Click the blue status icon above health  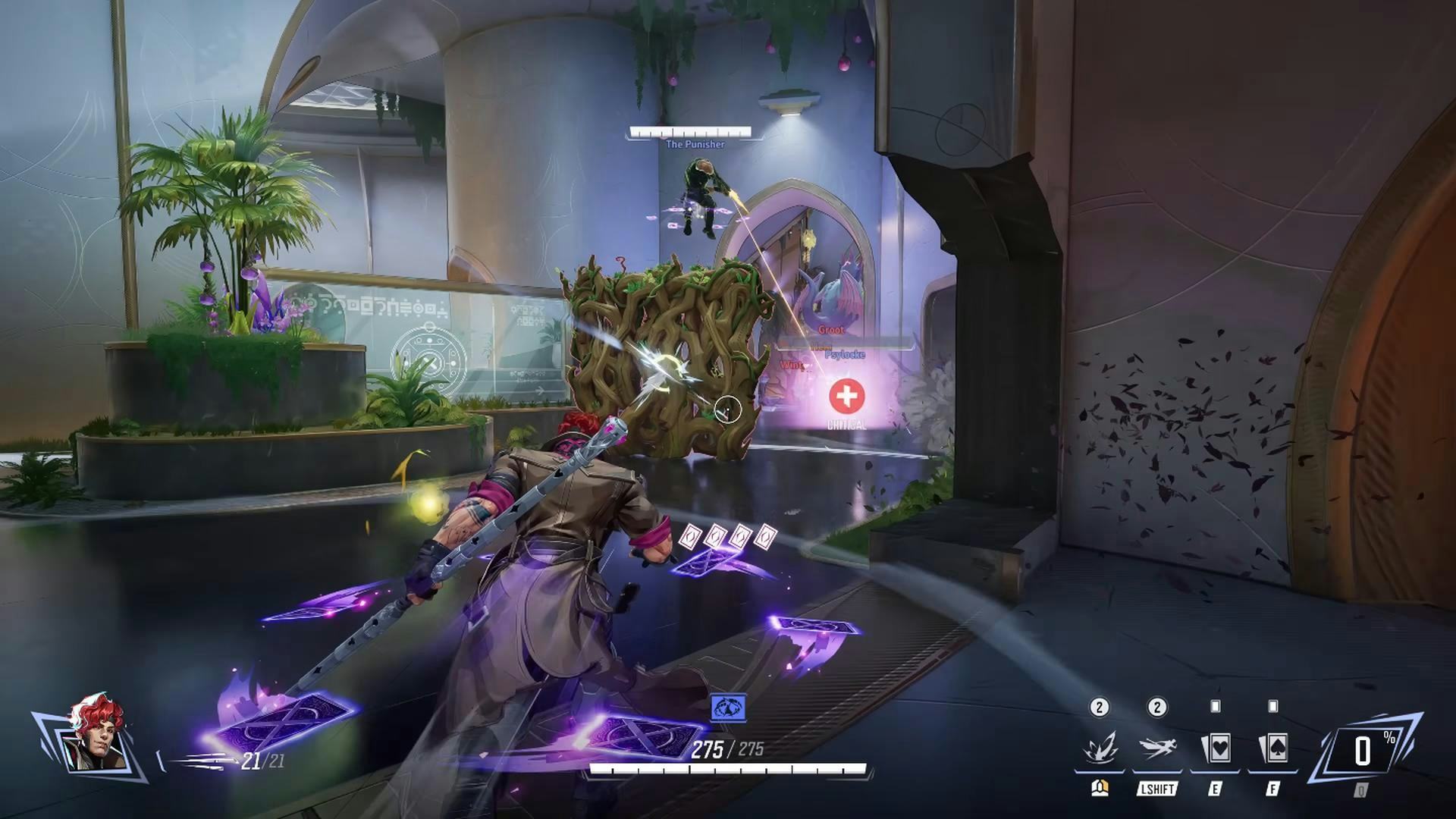click(x=728, y=708)
